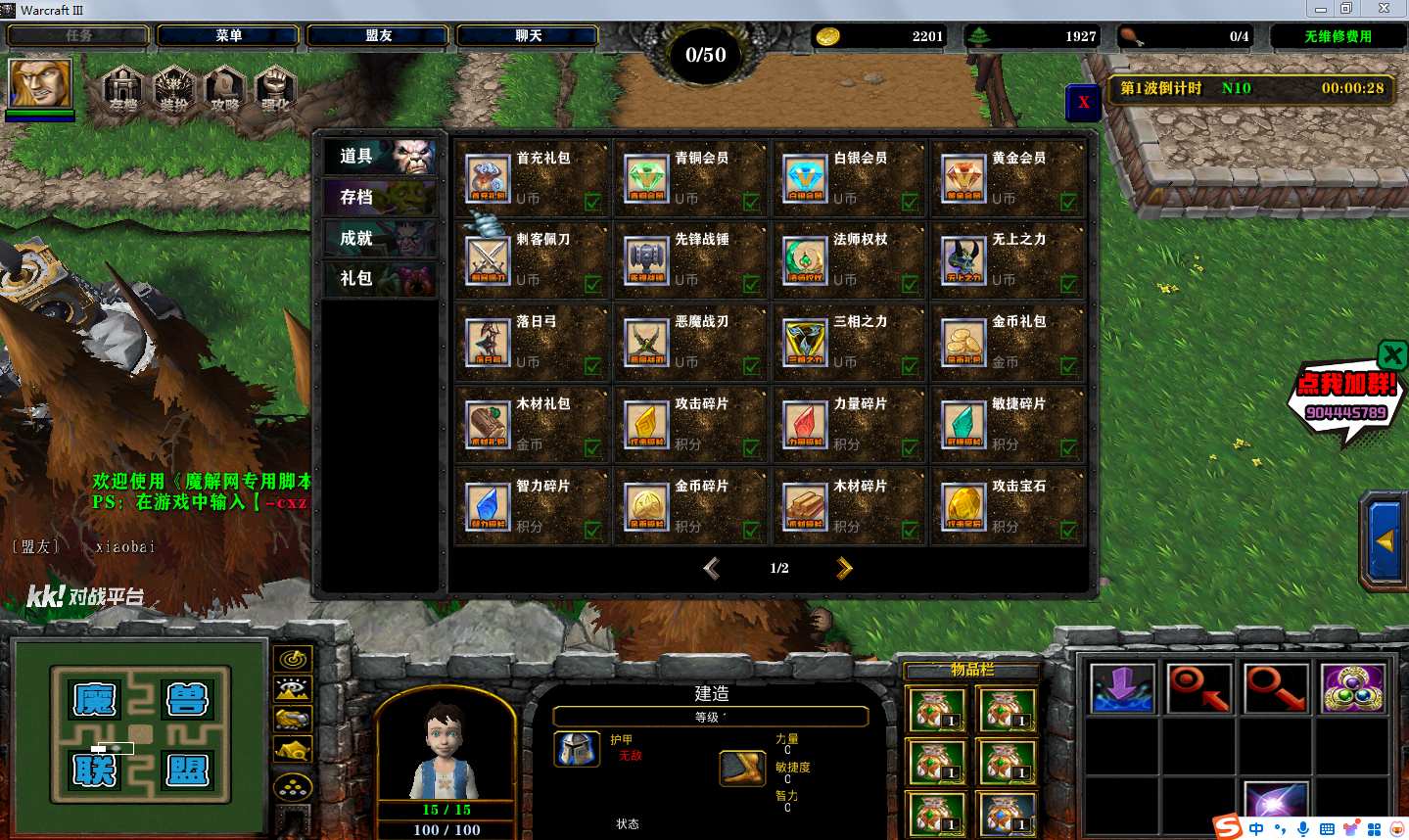Image resolution: width=1409 pixels, height=840 pixels.
Task: Click the hero portrait icon
Action: (x=40, y=83)
